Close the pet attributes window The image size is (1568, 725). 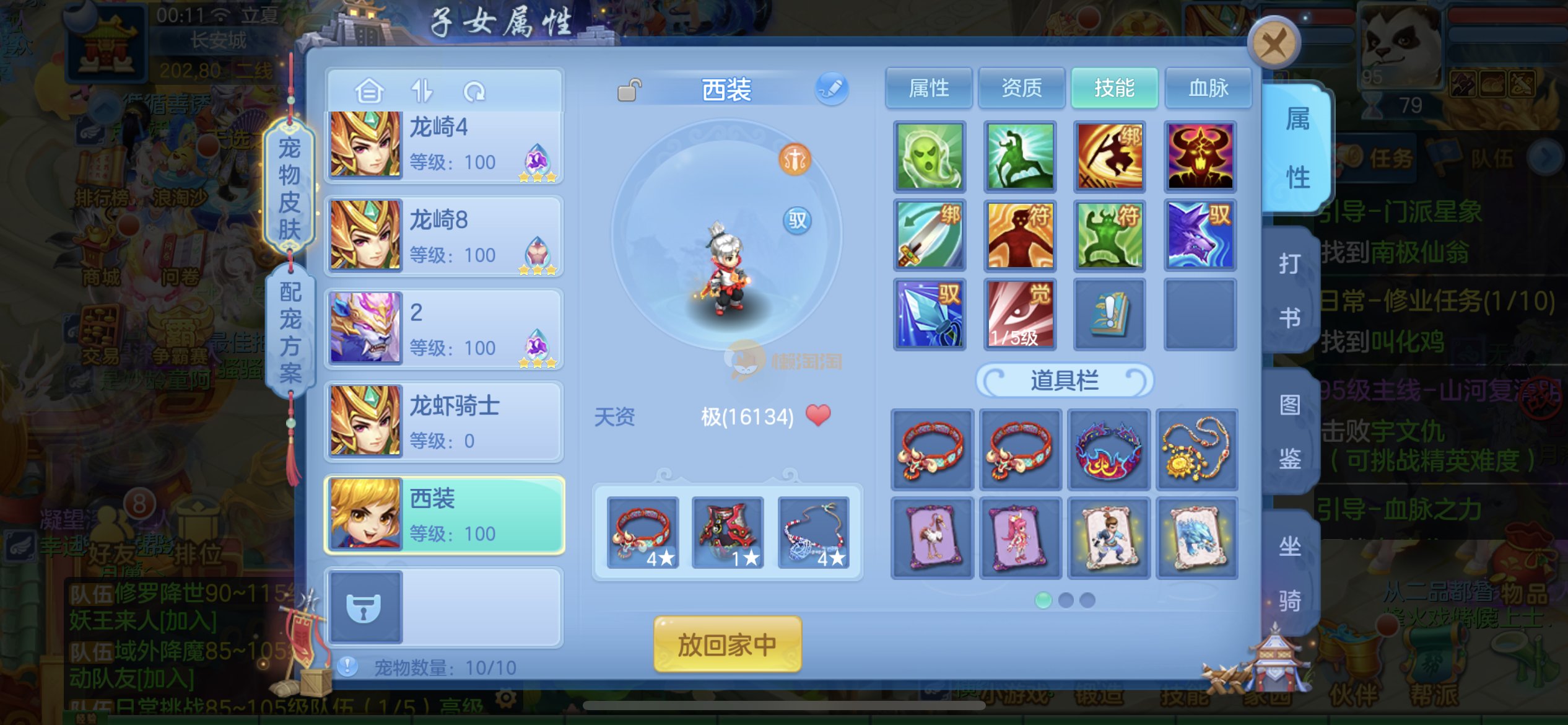point(1273,43)
